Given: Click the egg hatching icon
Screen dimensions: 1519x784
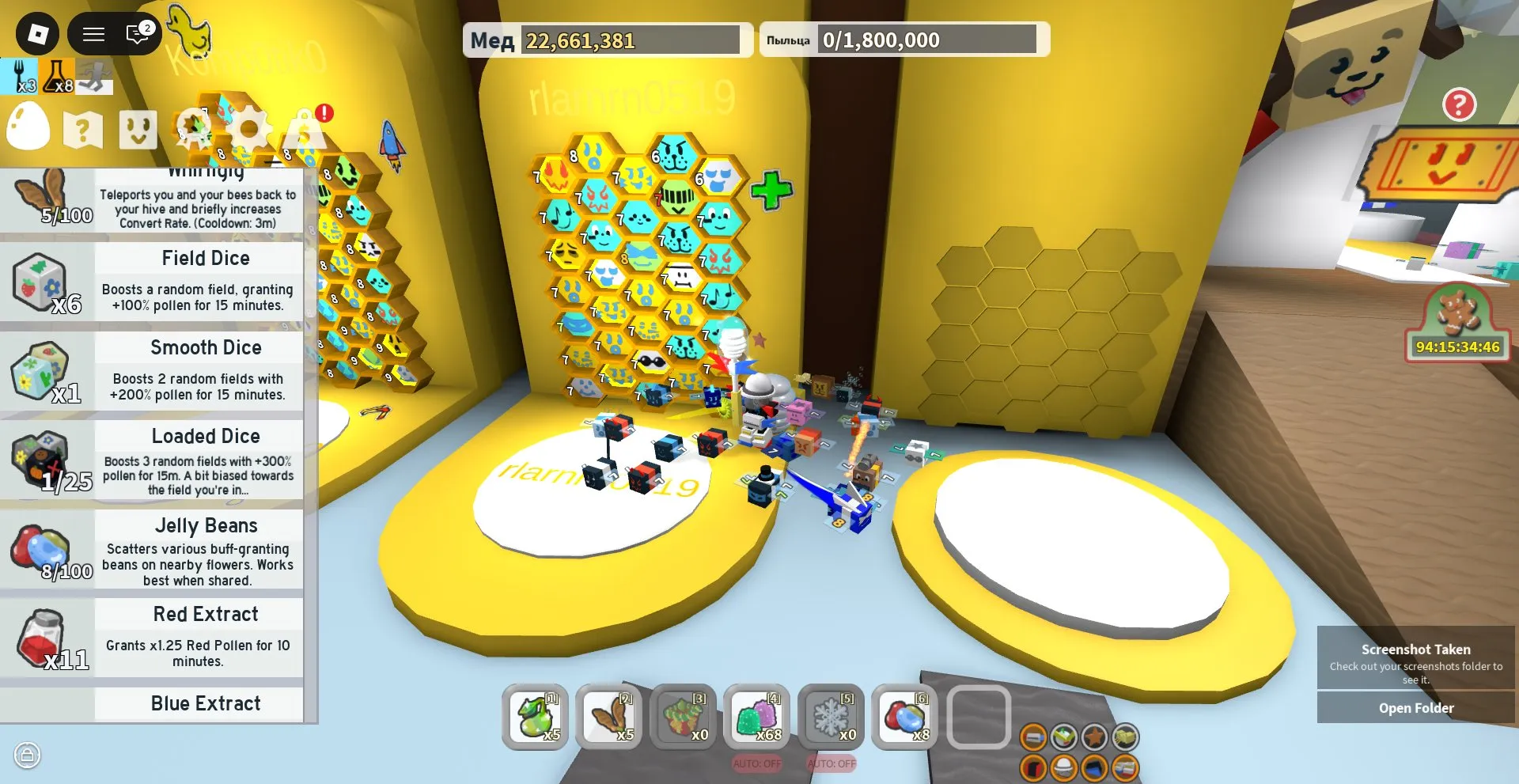Looking at the screenshot, I should click(28, 128).
